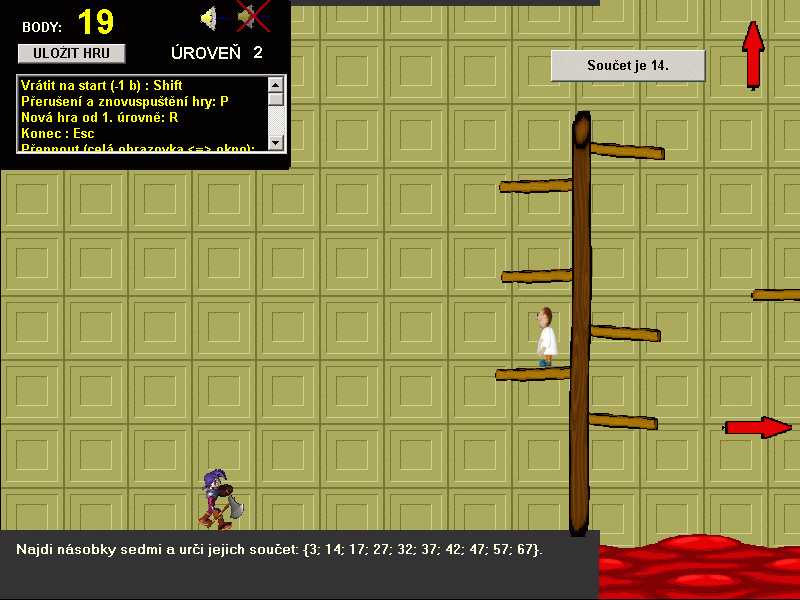
Task: Mute sound using the crossed-out speaker icon
Action: [x=250, y=18]
